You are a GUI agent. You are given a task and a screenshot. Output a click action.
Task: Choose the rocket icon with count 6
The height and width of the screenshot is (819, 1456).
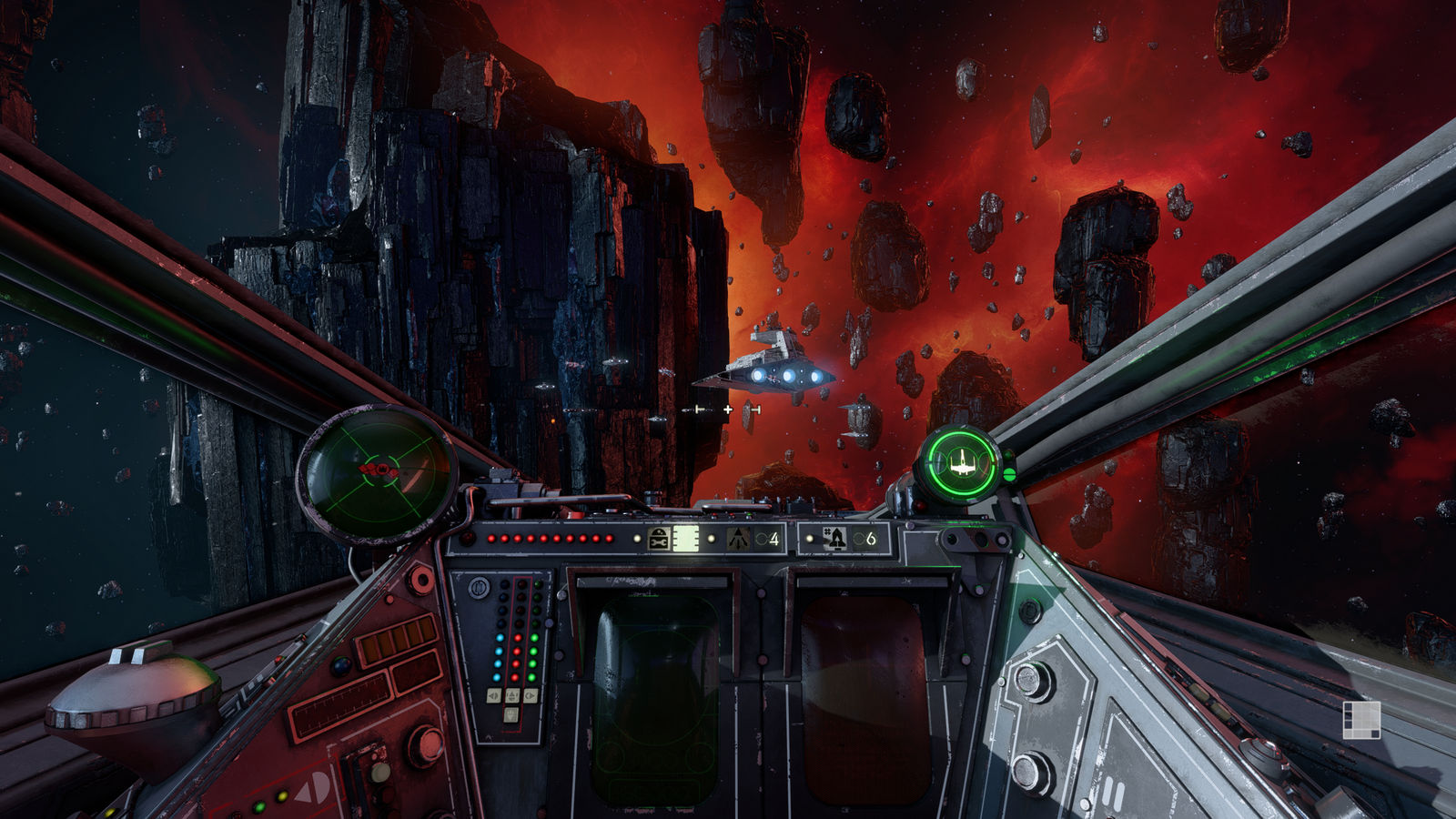834,539
